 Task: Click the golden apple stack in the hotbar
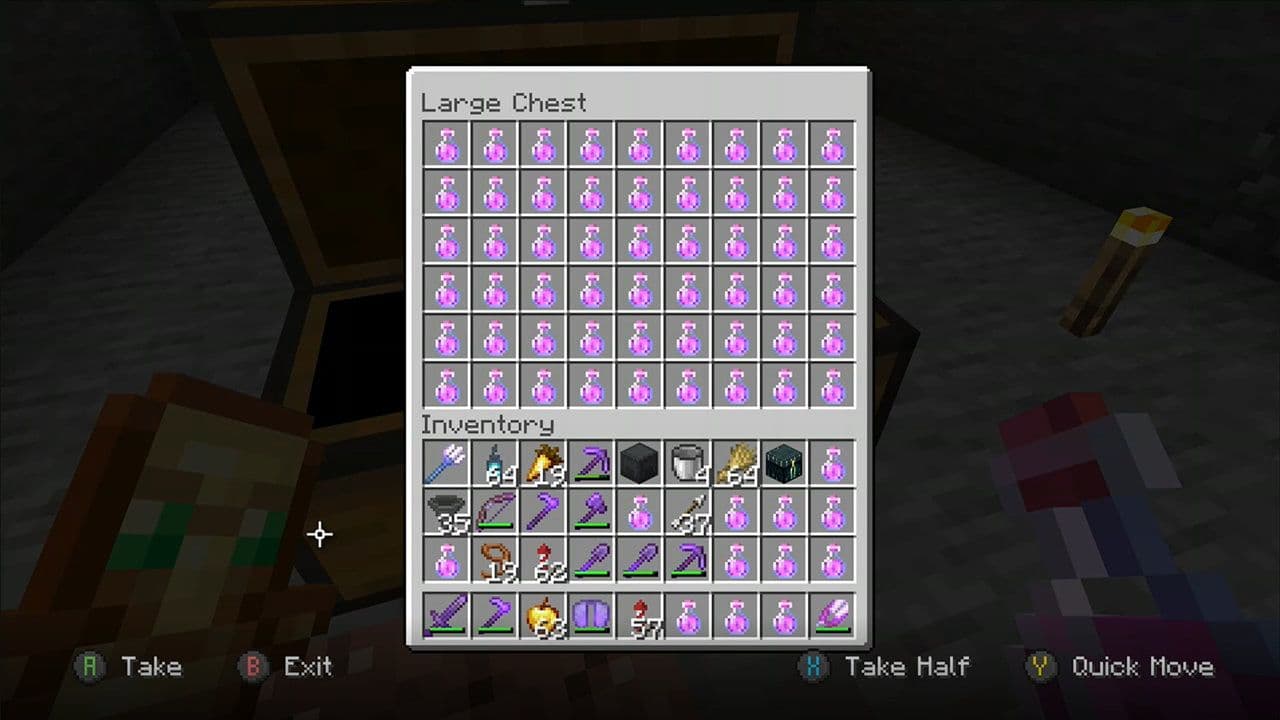543,614
